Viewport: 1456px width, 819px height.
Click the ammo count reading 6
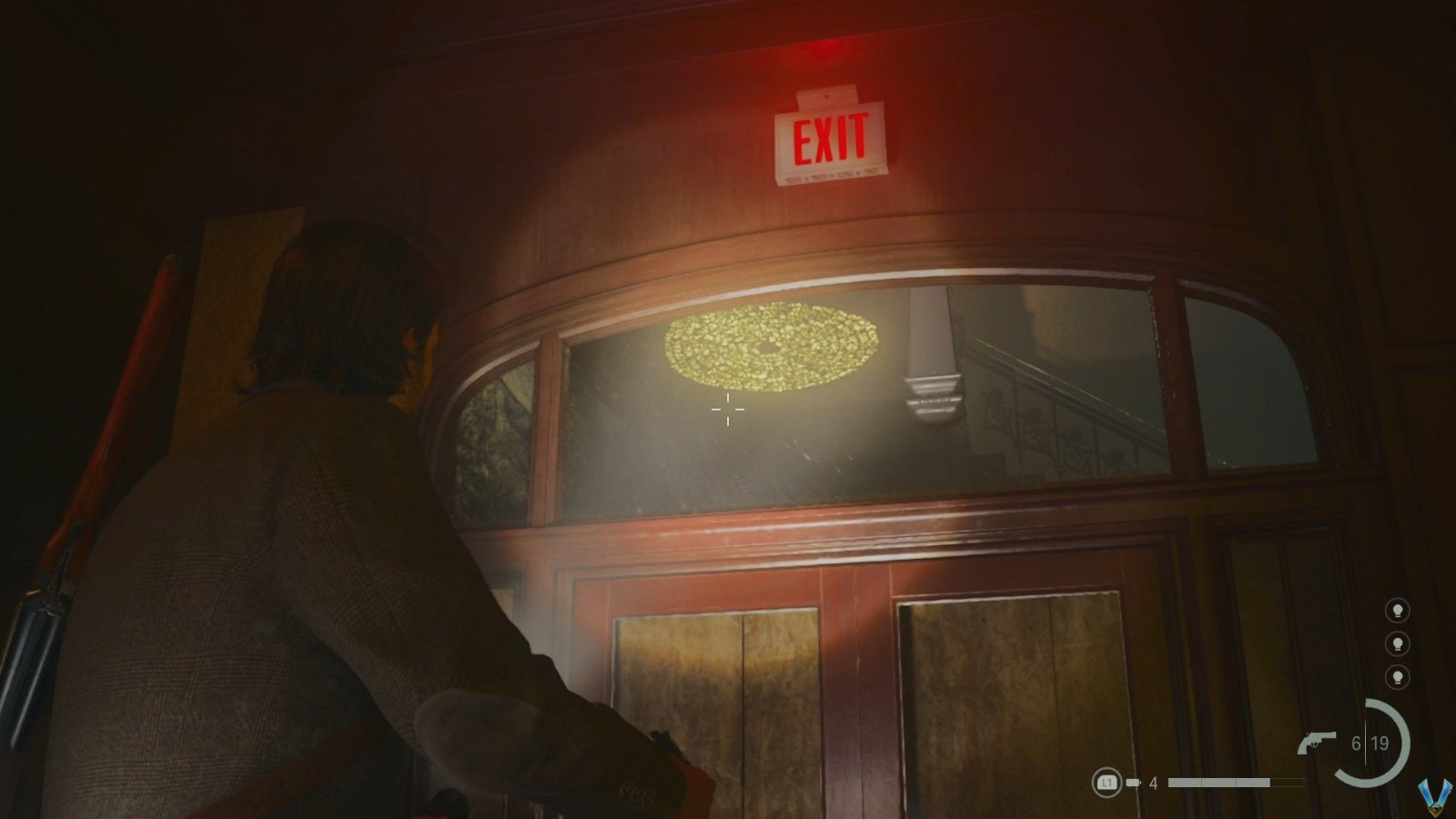1355,742
